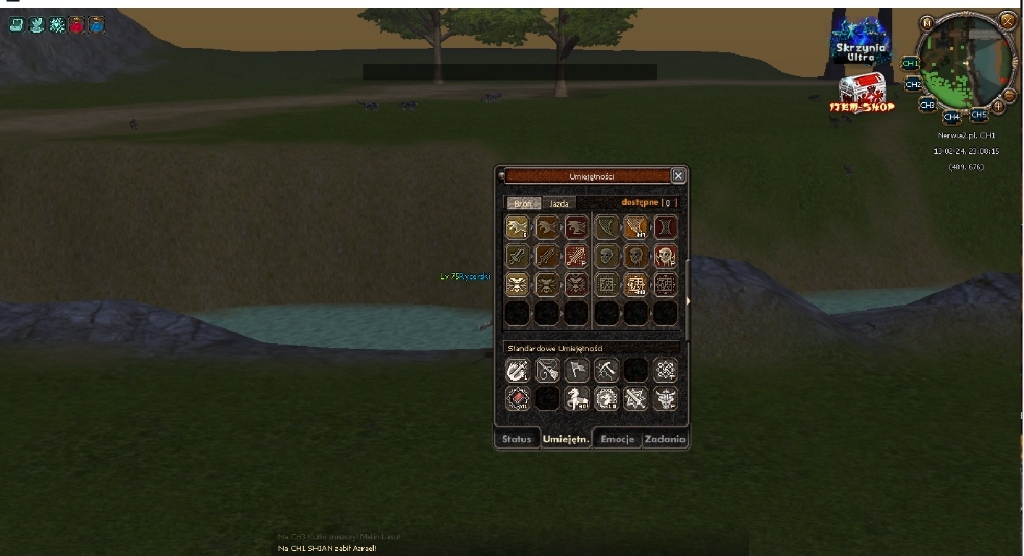Zoom in the minimap with plus button
The width and height of the screenshot is (1024, 556).
pyautogui.click(x=999, y=105)
